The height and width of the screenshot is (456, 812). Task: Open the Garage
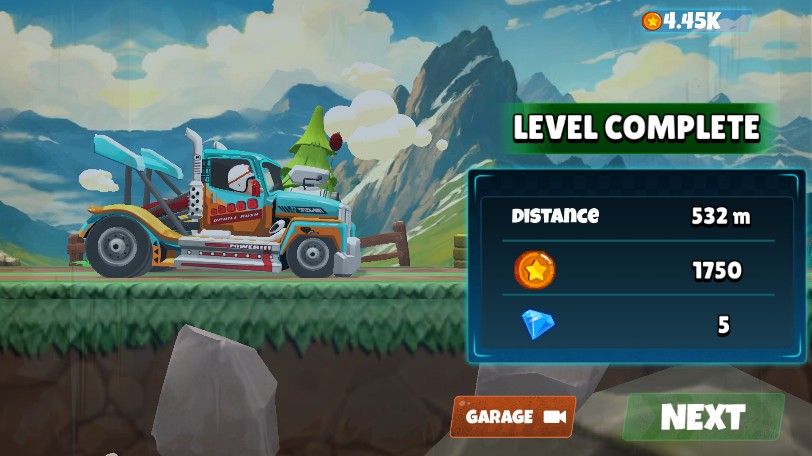point(513,416)
